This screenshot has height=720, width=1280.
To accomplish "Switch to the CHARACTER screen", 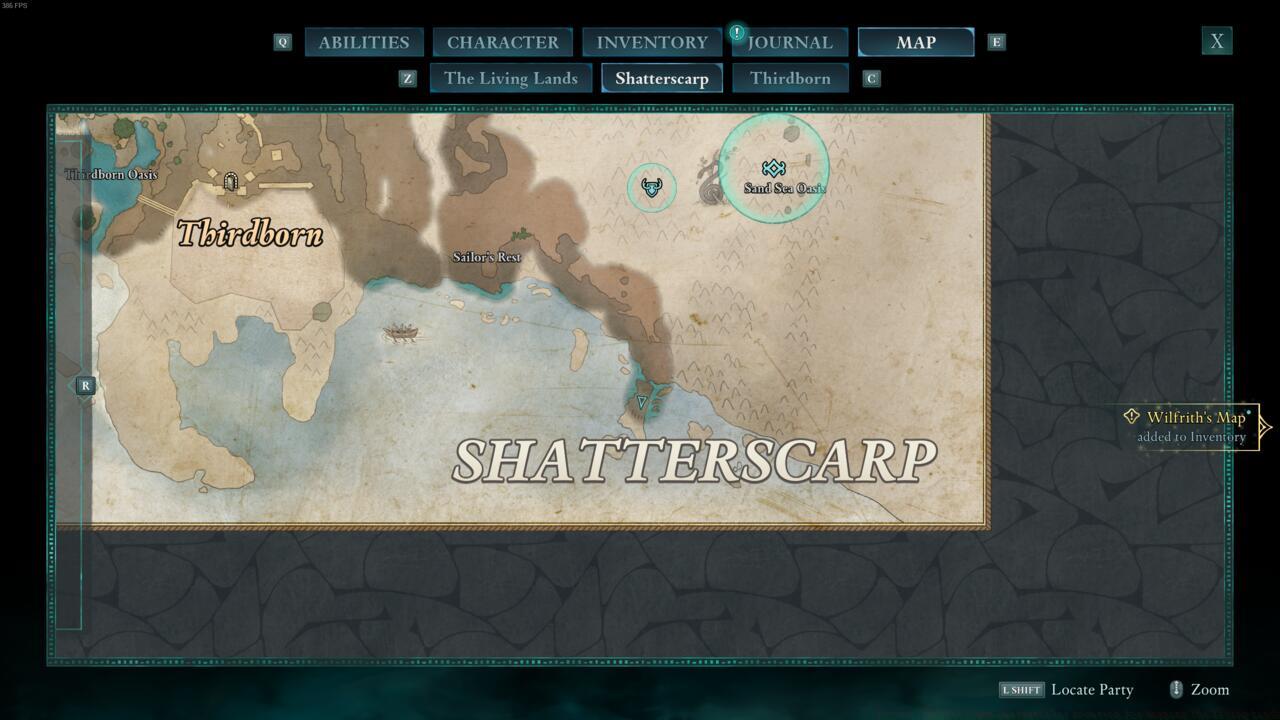I will (503, 42).
